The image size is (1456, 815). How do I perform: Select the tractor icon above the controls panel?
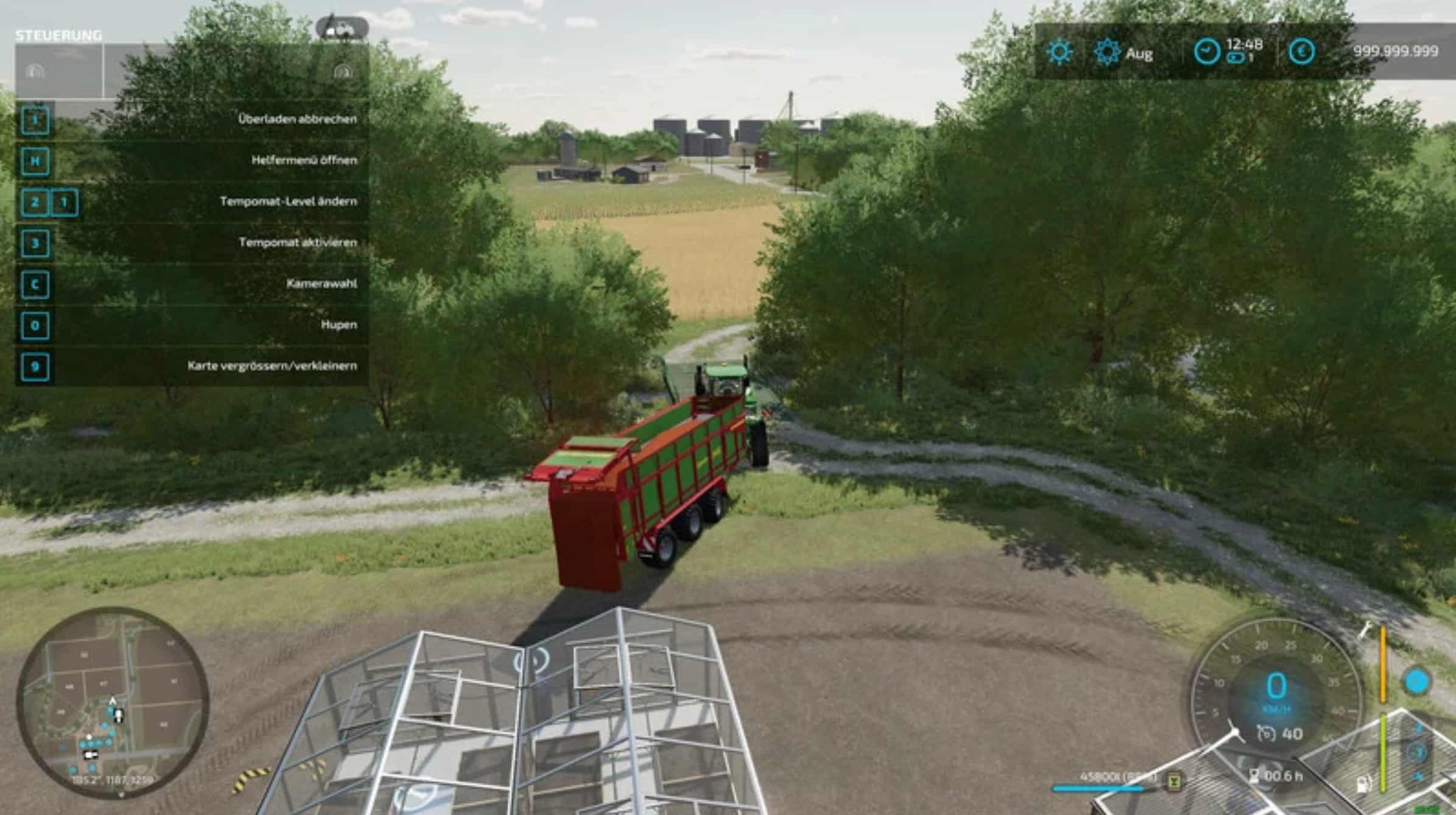tap(342, 29)
